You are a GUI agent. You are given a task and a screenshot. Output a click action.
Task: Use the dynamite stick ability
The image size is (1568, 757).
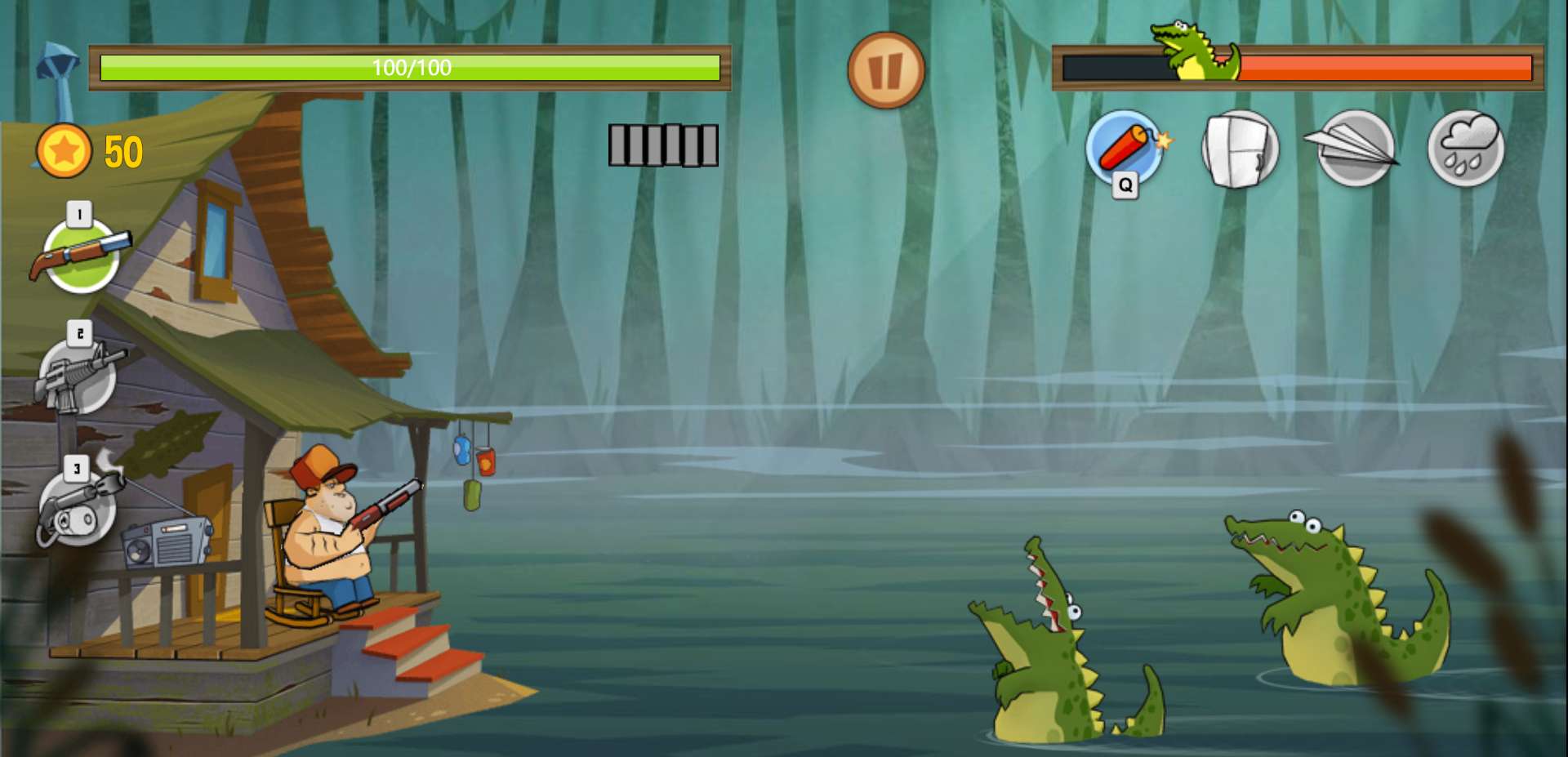(1125, 148)
